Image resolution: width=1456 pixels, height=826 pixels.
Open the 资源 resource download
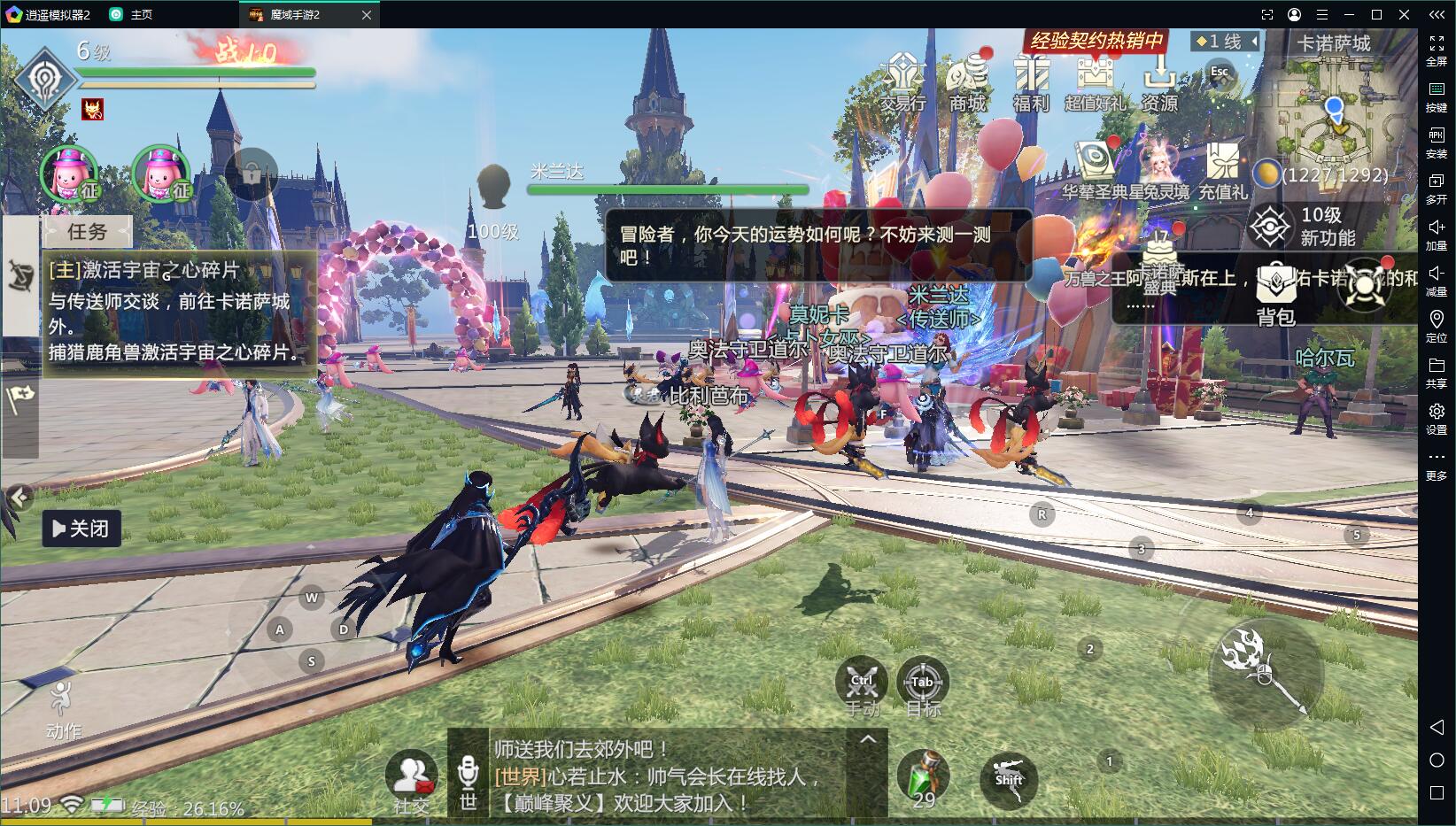[x=1159, y=81]
